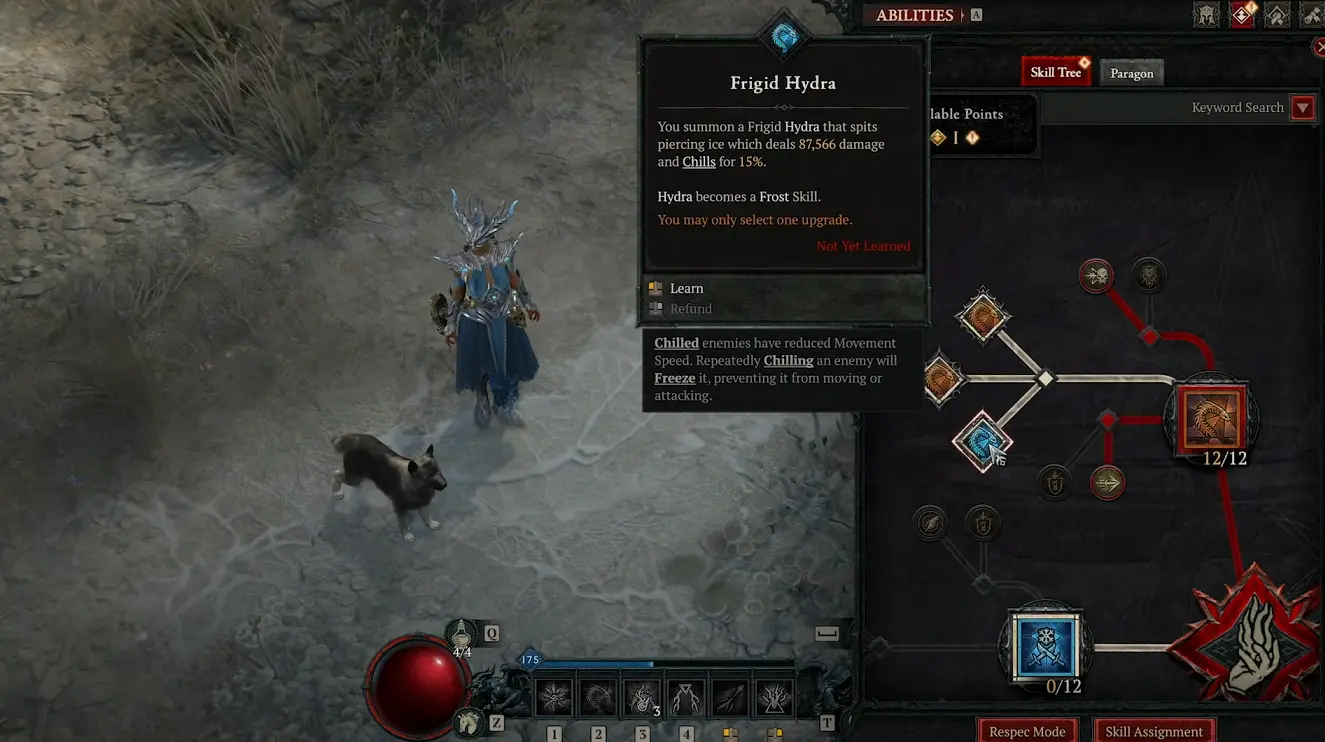Click the Hydra skill node showing 12/12
Viewport: 1325px width, 742px height.
coord(1211,420)
